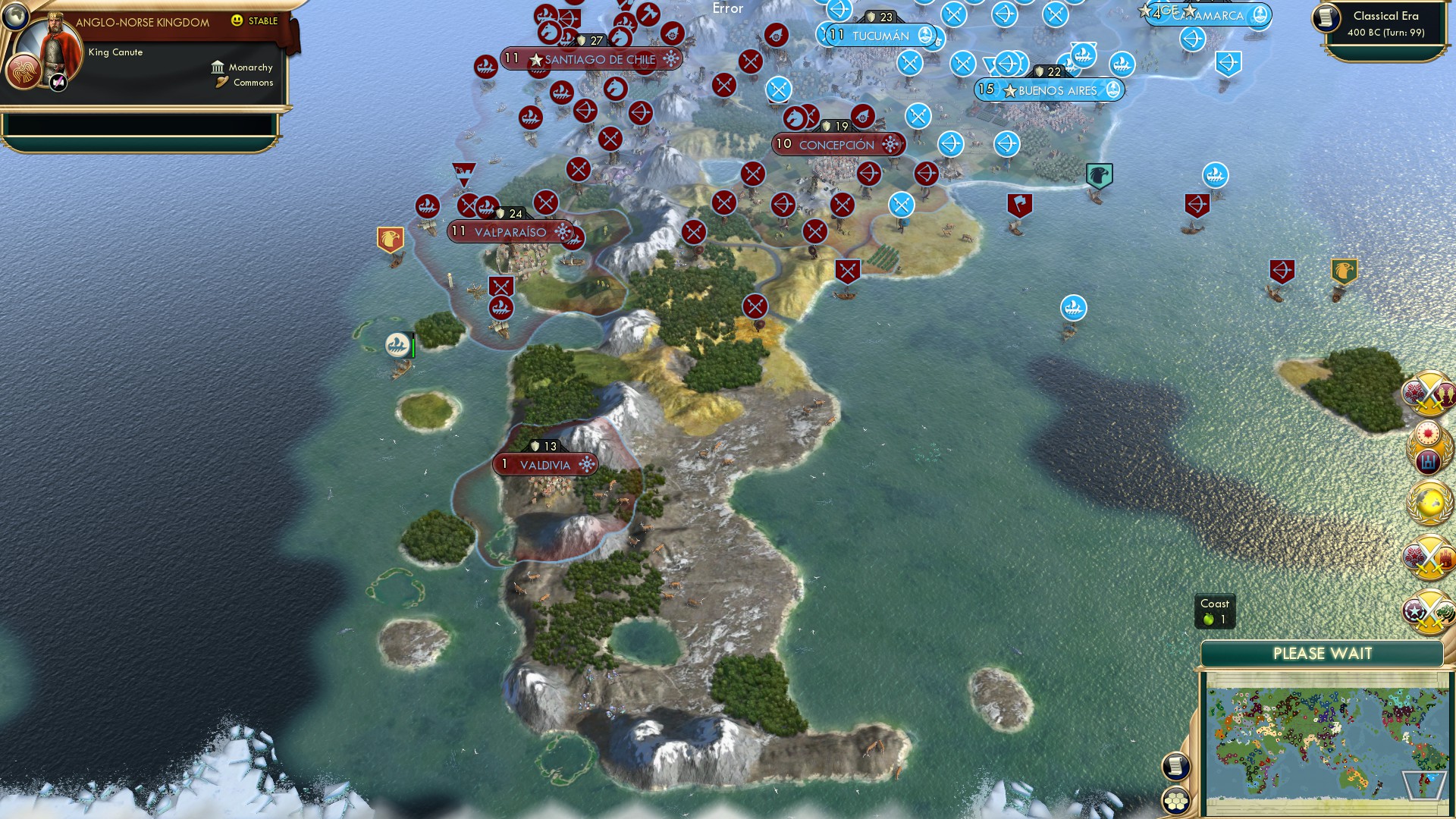Click the Commons icon under Monarchy
Viewport: 1456px width, 819px height.
click(x=221, y=82)
